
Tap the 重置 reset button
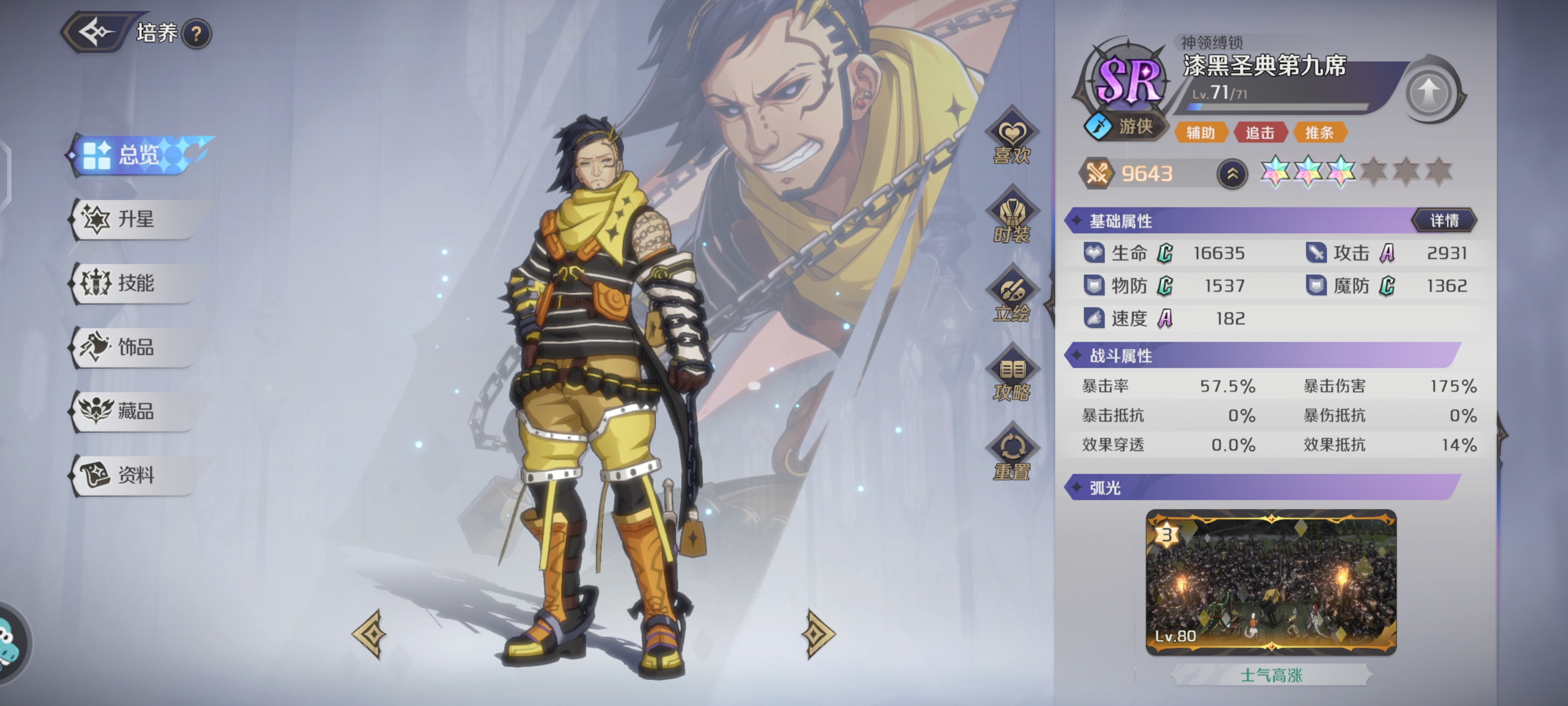pos(1011,457)
